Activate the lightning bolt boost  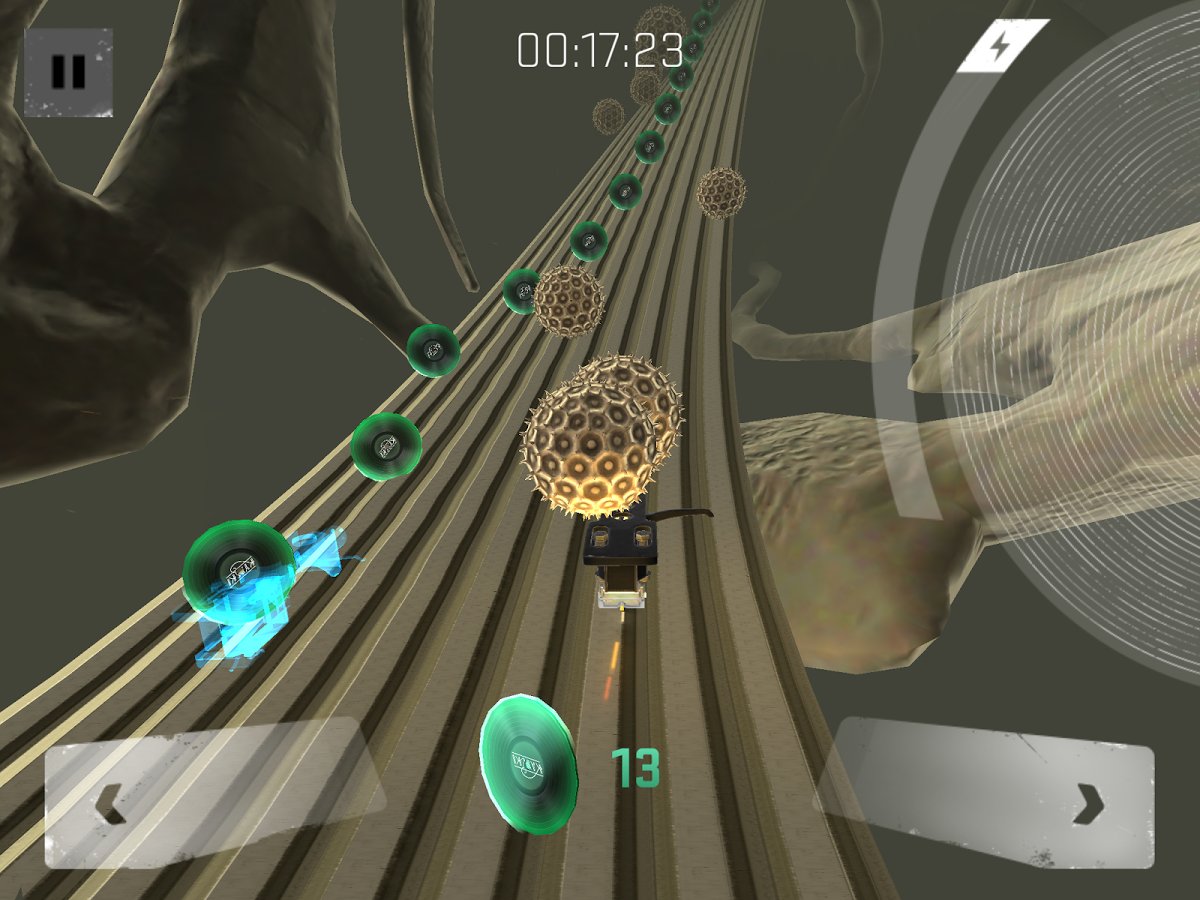[1003, 46]
